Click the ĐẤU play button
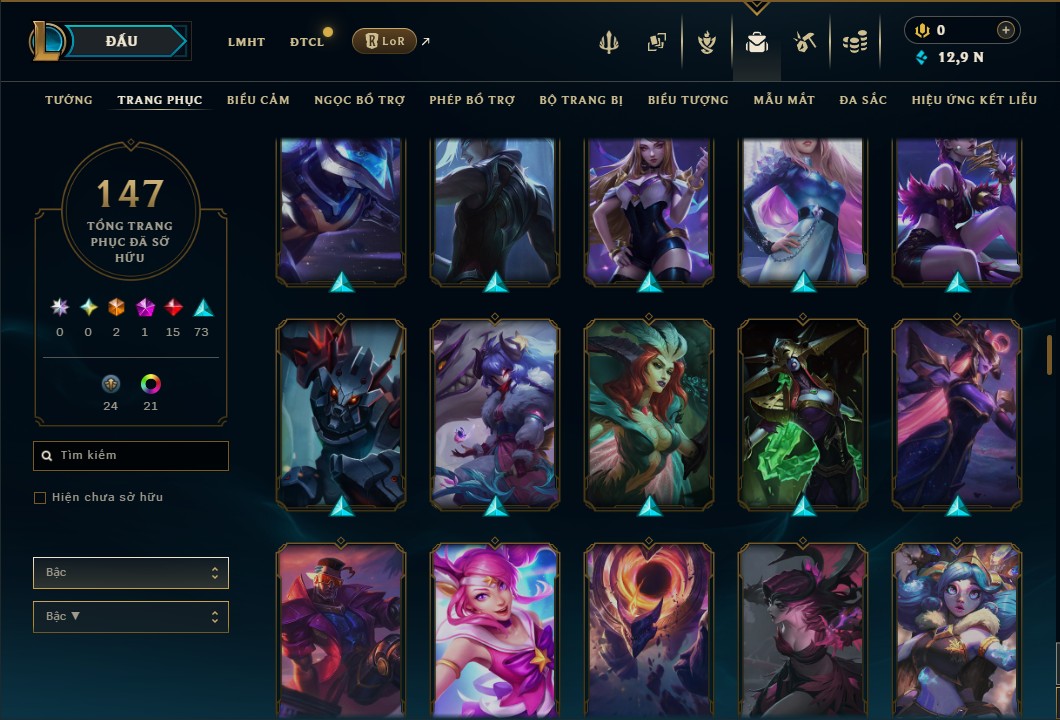This screenshot has height=720, width=1060. click(122, 41)
